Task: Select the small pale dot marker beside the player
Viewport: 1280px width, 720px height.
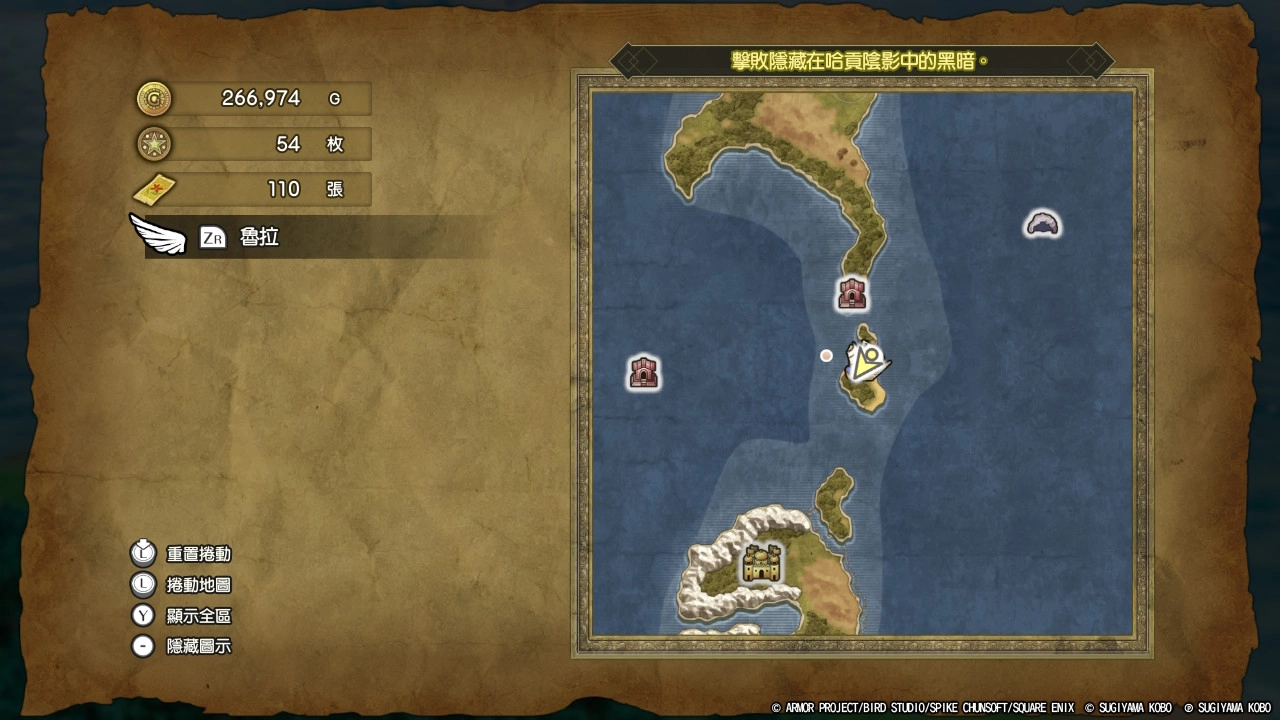Action: pos(826,355)
